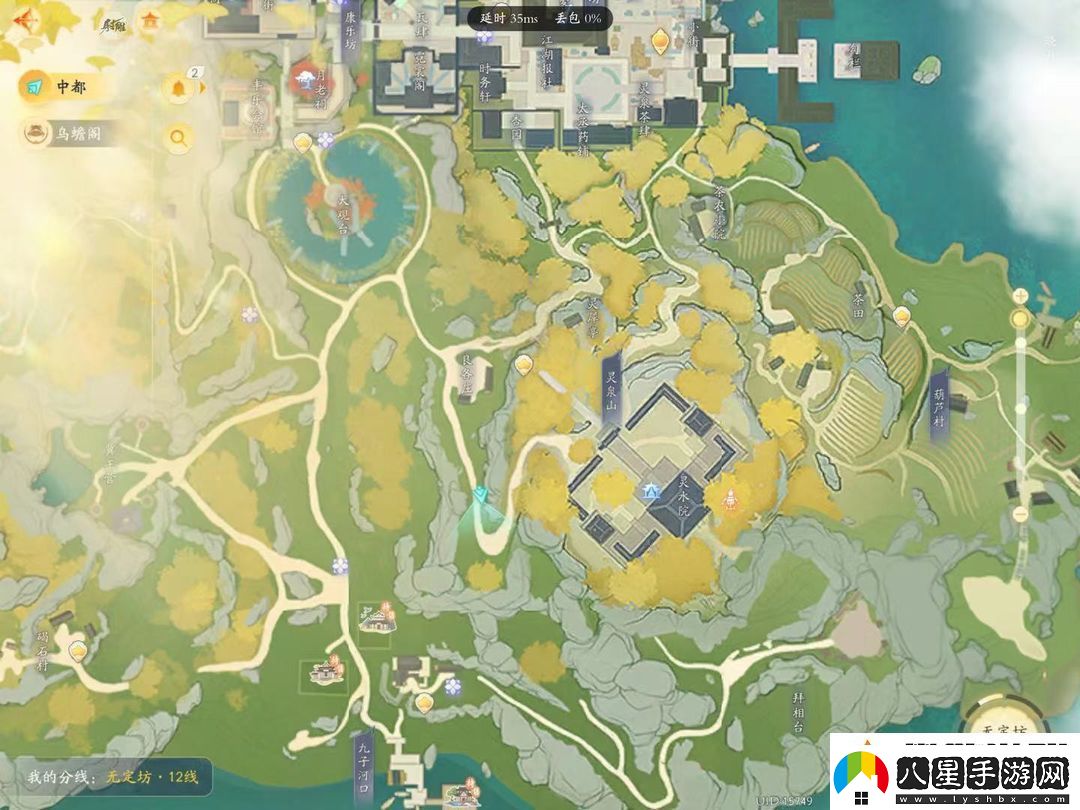1080x810 pixels.
Task: Expand the arrow beside the bell
Action: coord(203,88)
